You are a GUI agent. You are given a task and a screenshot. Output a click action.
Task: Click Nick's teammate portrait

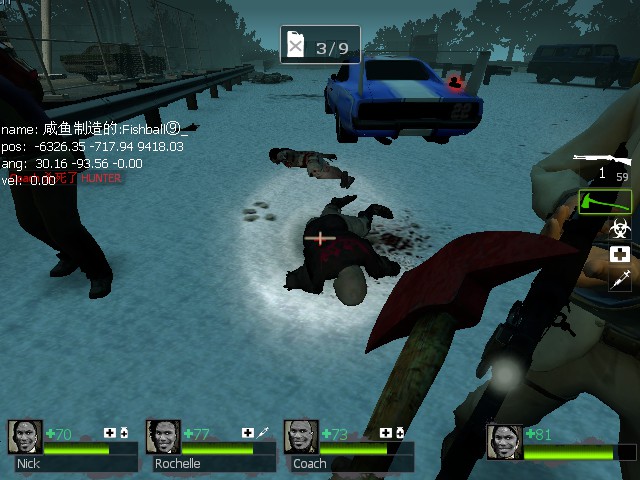[25, 437]
